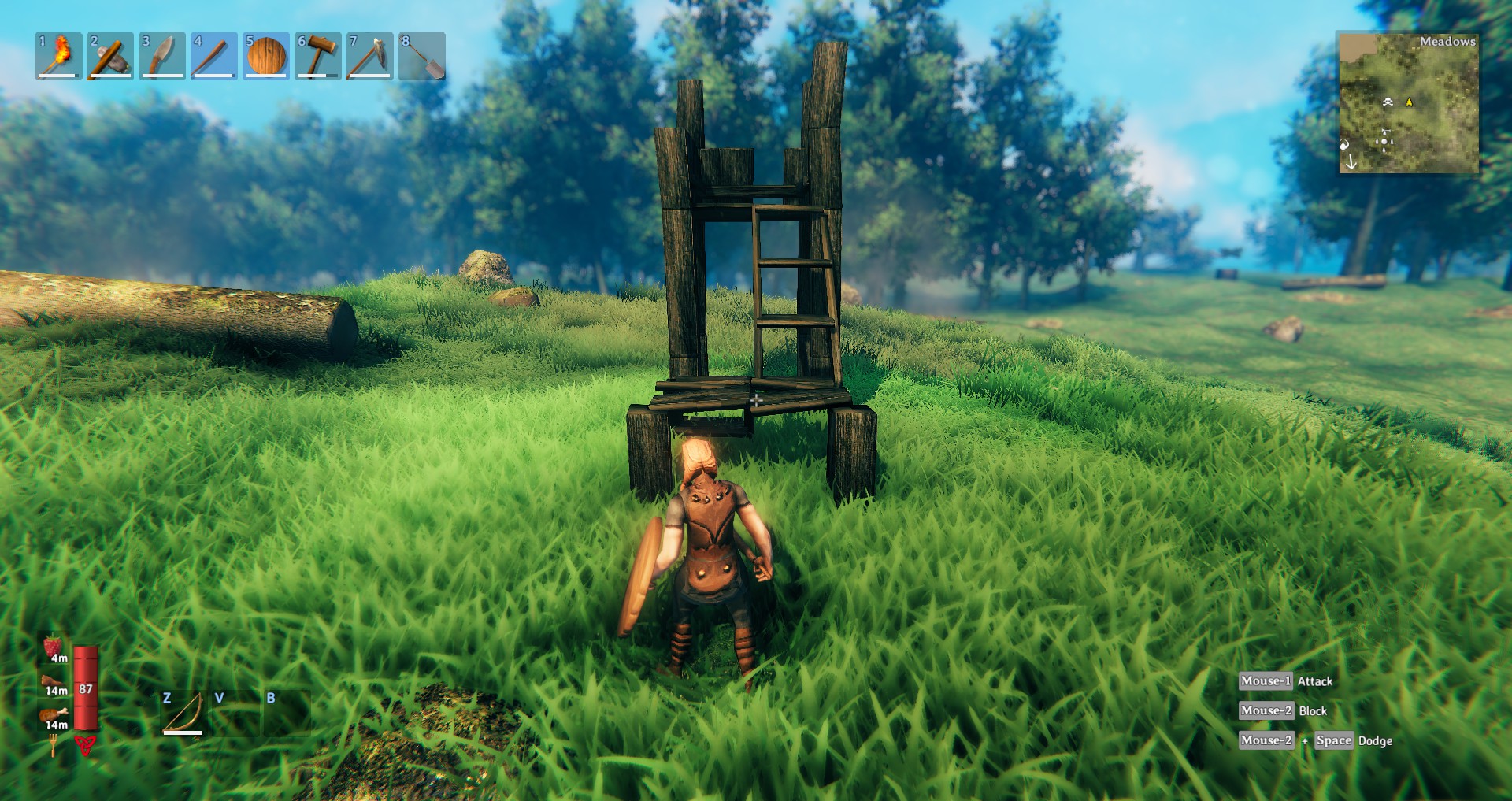Choose the flint knife hotbar slot

[162, 56]
